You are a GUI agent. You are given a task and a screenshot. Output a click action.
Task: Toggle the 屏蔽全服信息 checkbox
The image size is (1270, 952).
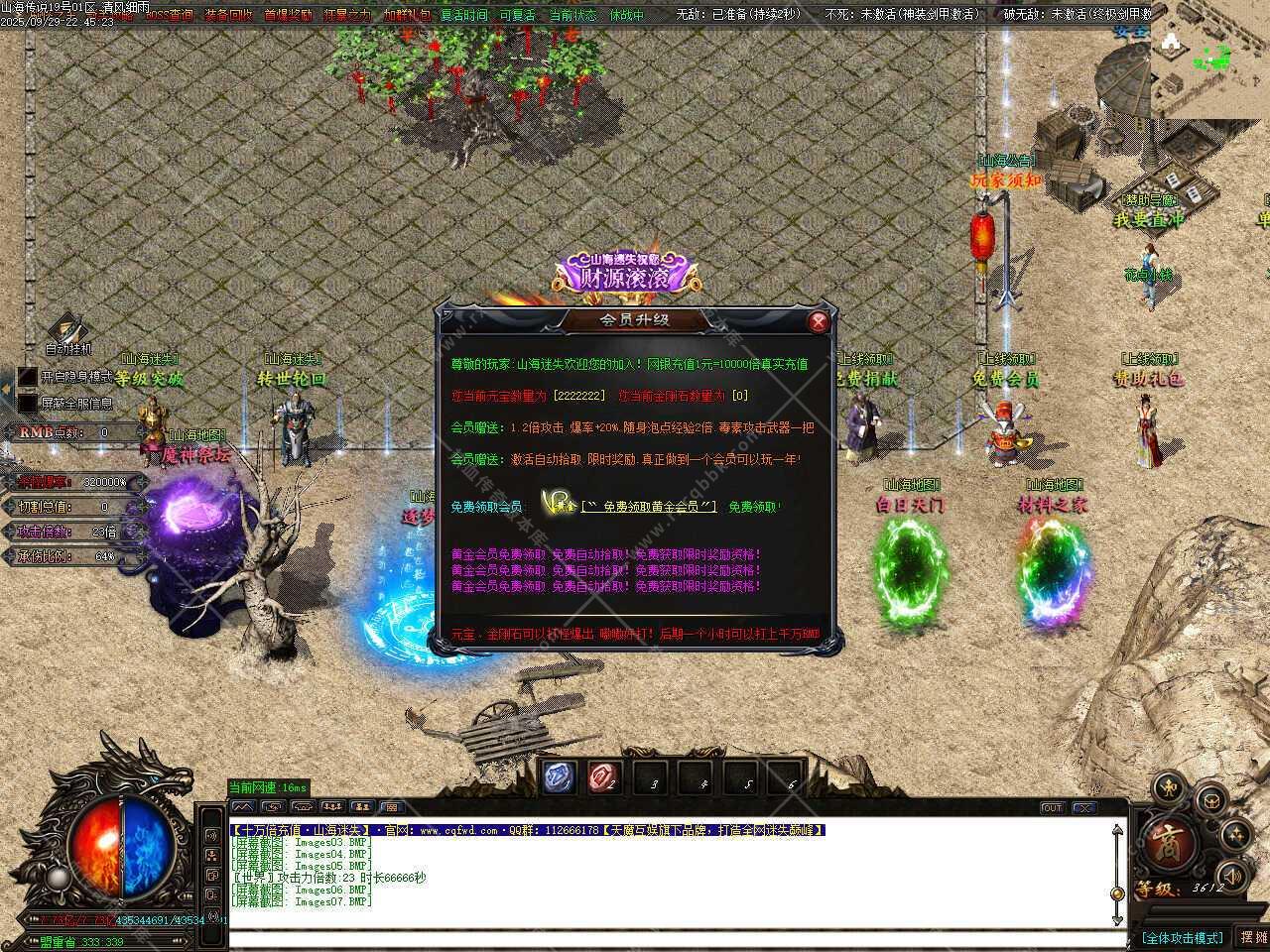pos(28,404)
